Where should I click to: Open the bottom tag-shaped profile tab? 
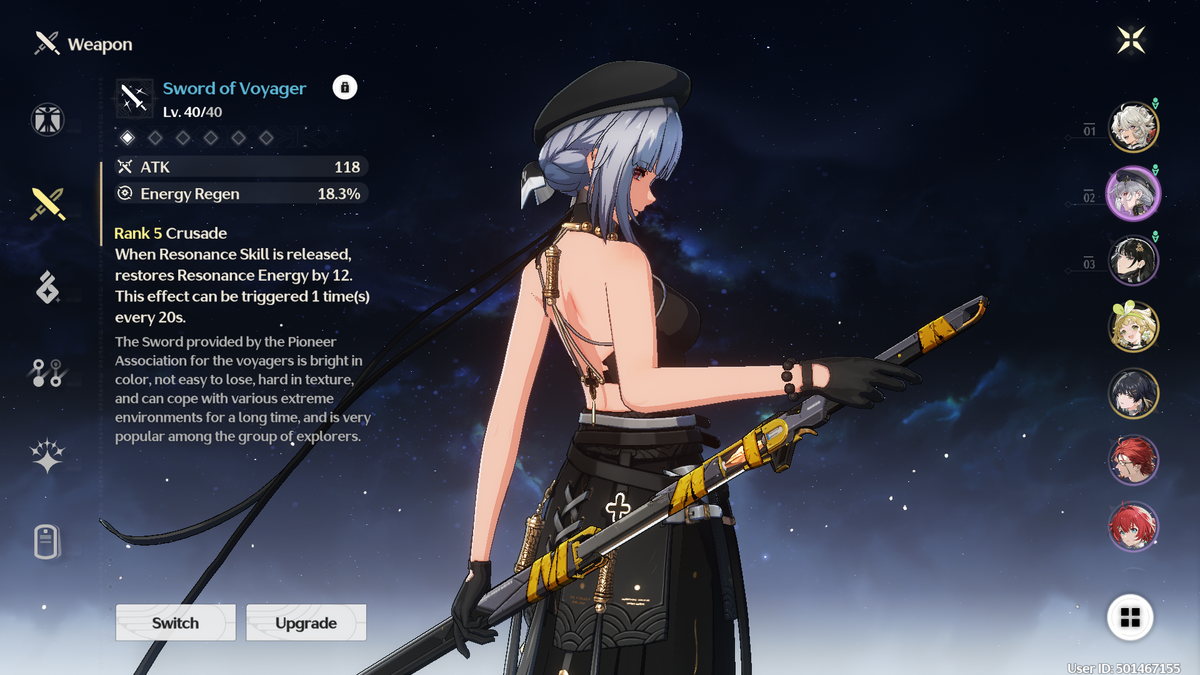point(47,543)
